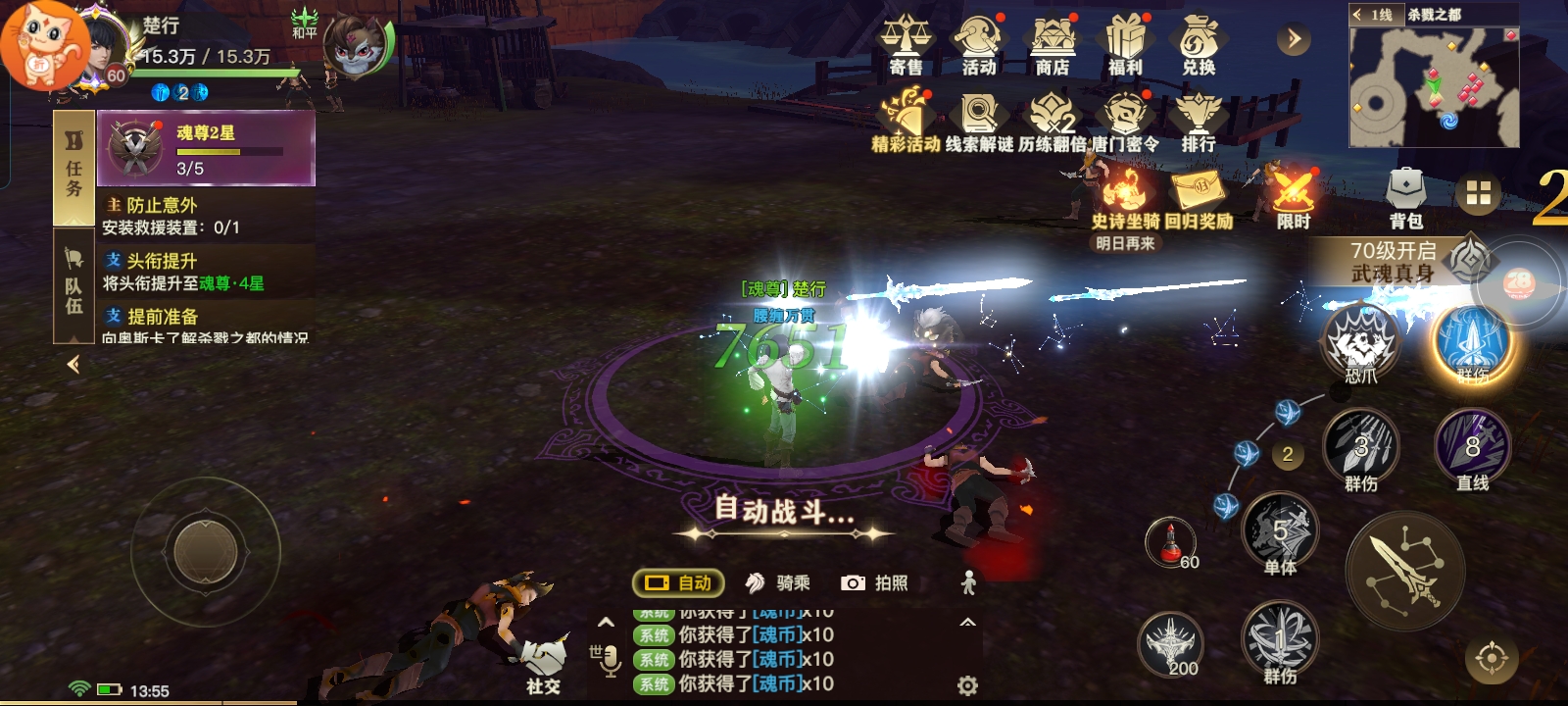Toggle the 自动 auto-battle button
The width and height of the screenshot is (1568, 706).
click(678, 583)
